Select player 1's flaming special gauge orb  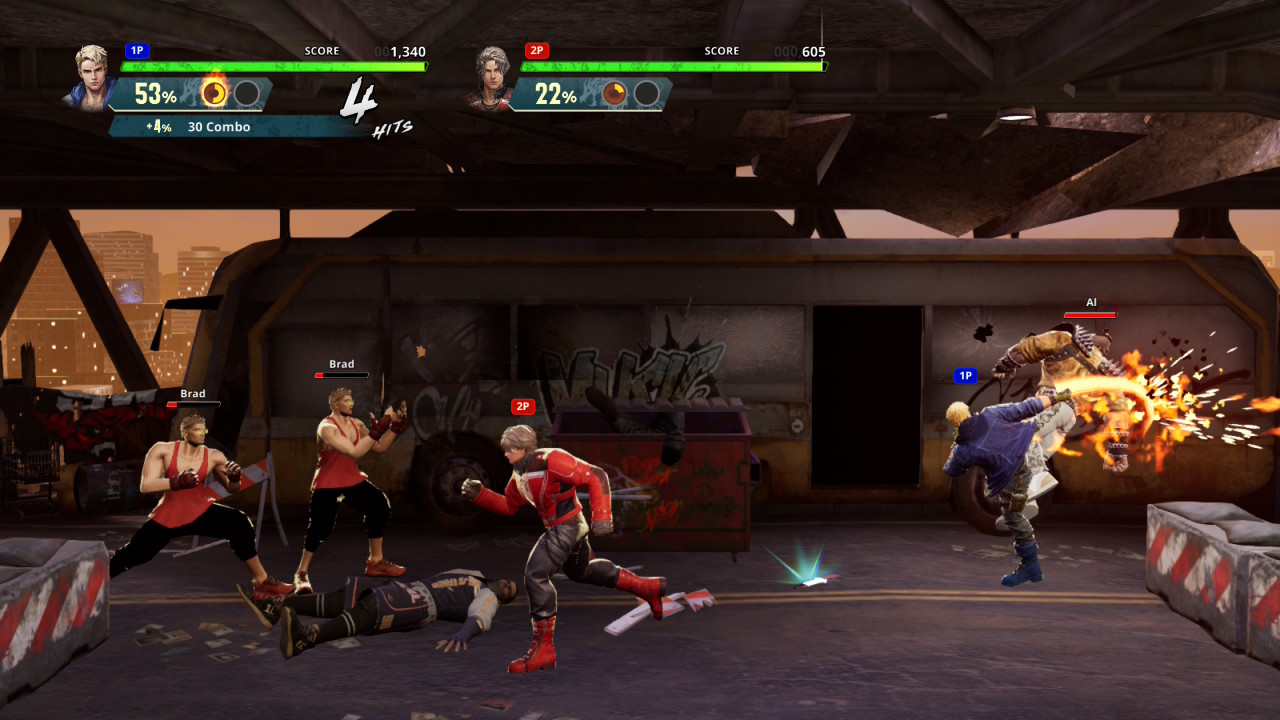(x=214, y=93)
